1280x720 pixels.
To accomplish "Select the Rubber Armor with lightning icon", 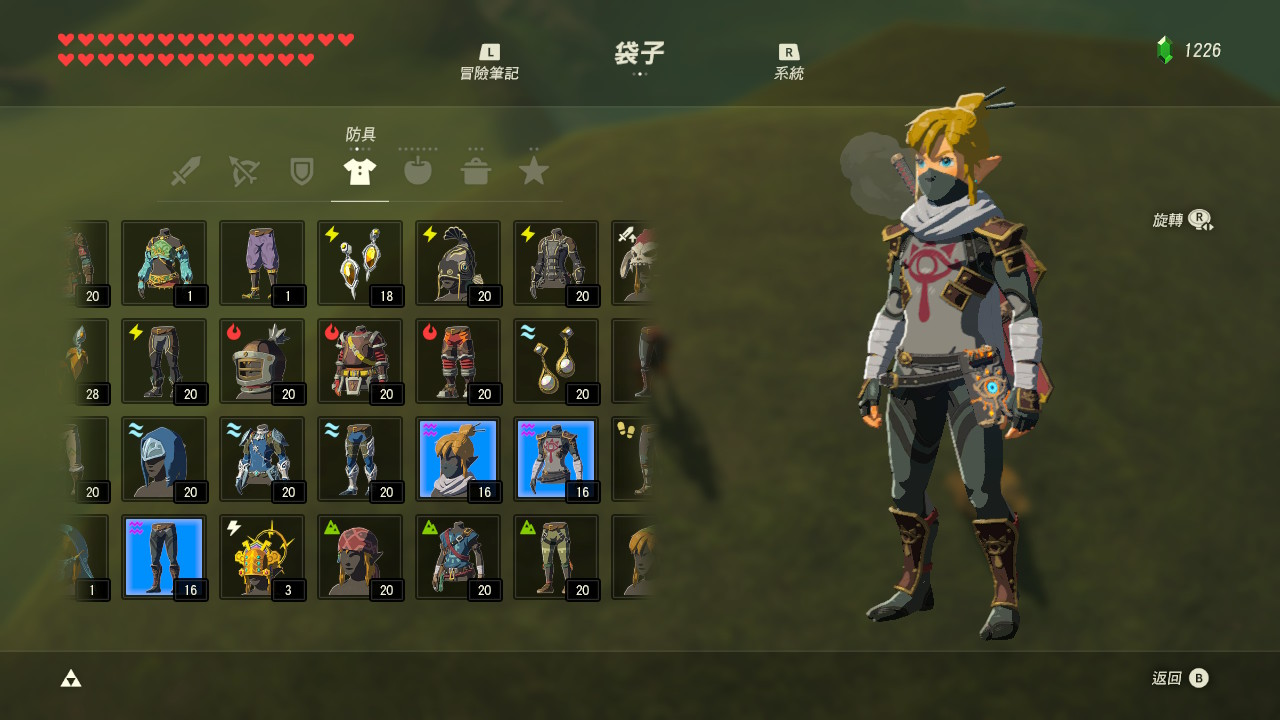I will click(x=556, y=263).
